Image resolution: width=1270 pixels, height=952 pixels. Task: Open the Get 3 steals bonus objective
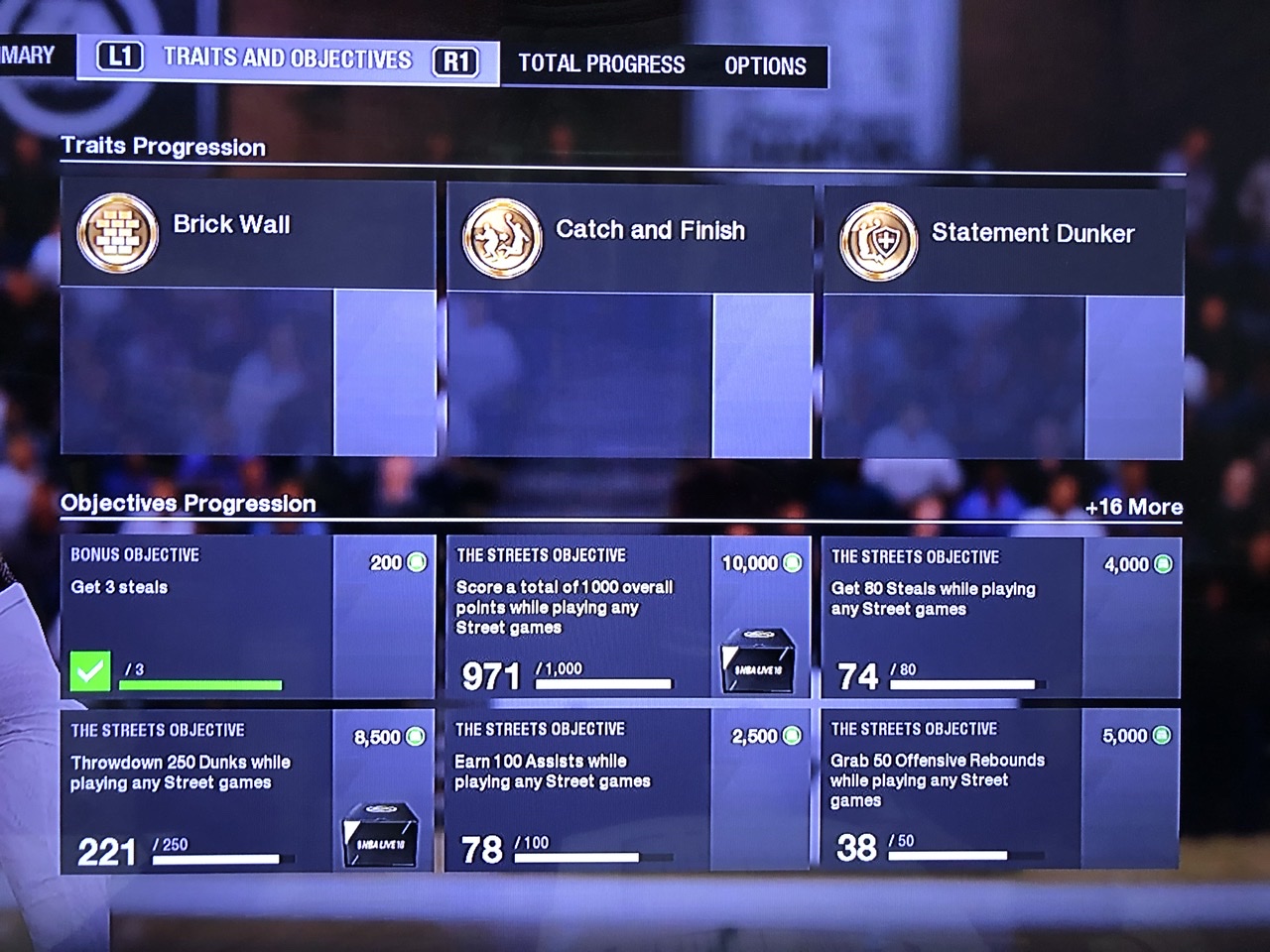(247, 617)
